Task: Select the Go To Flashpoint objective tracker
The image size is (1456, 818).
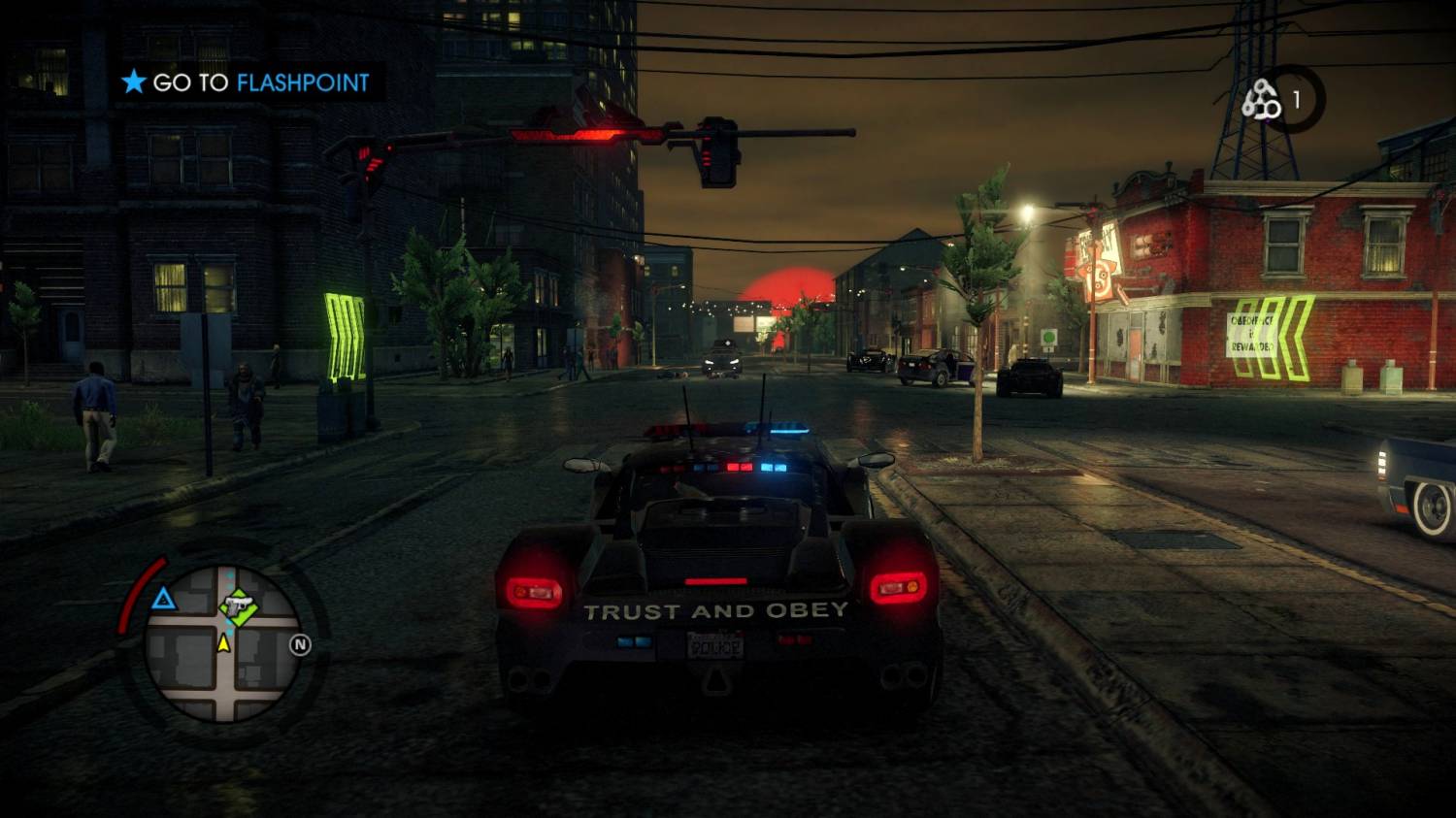Action: click(x=246, y=82)
